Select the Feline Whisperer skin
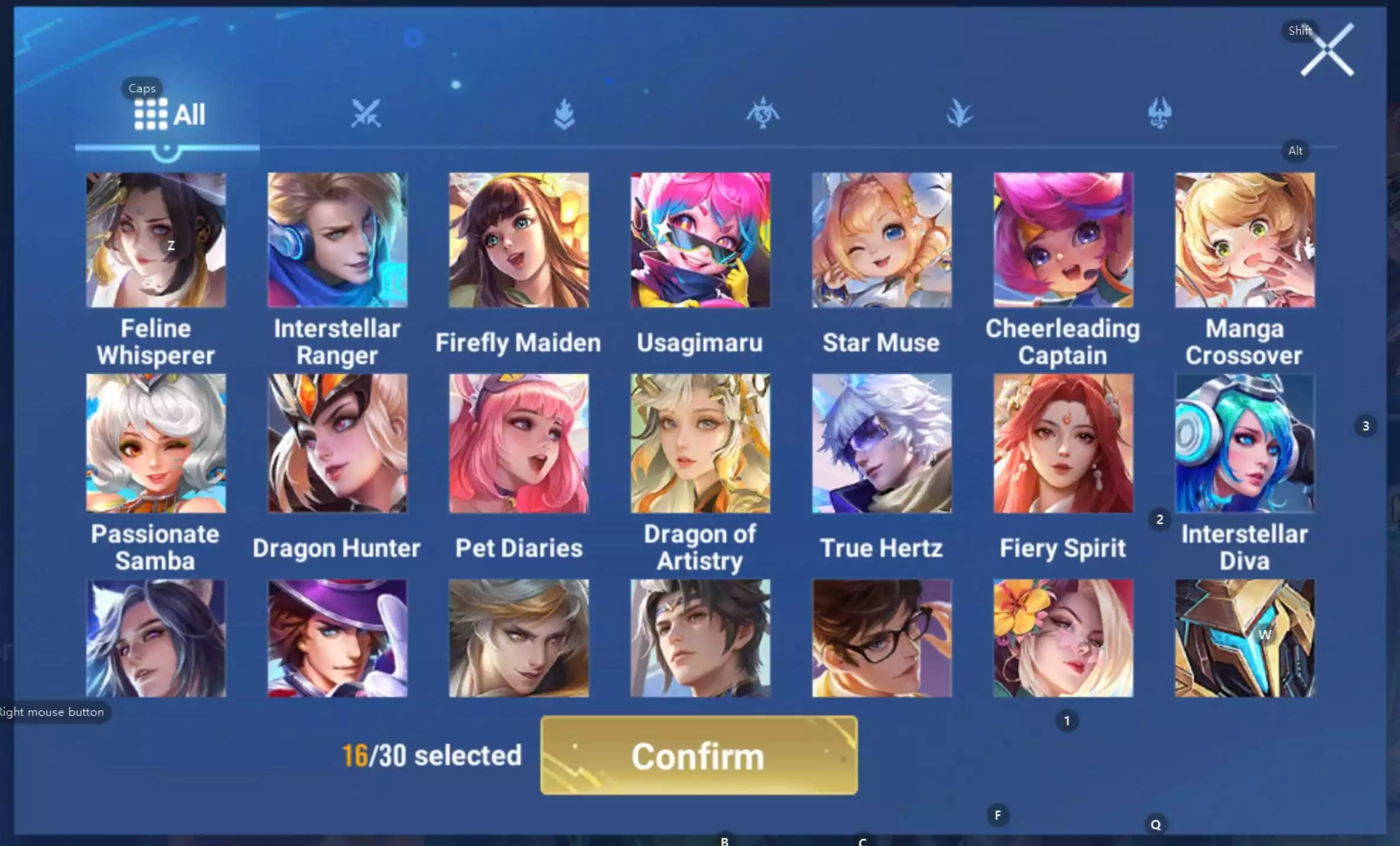Screen dimensions: 1400x846 click(x=155, y=241)
